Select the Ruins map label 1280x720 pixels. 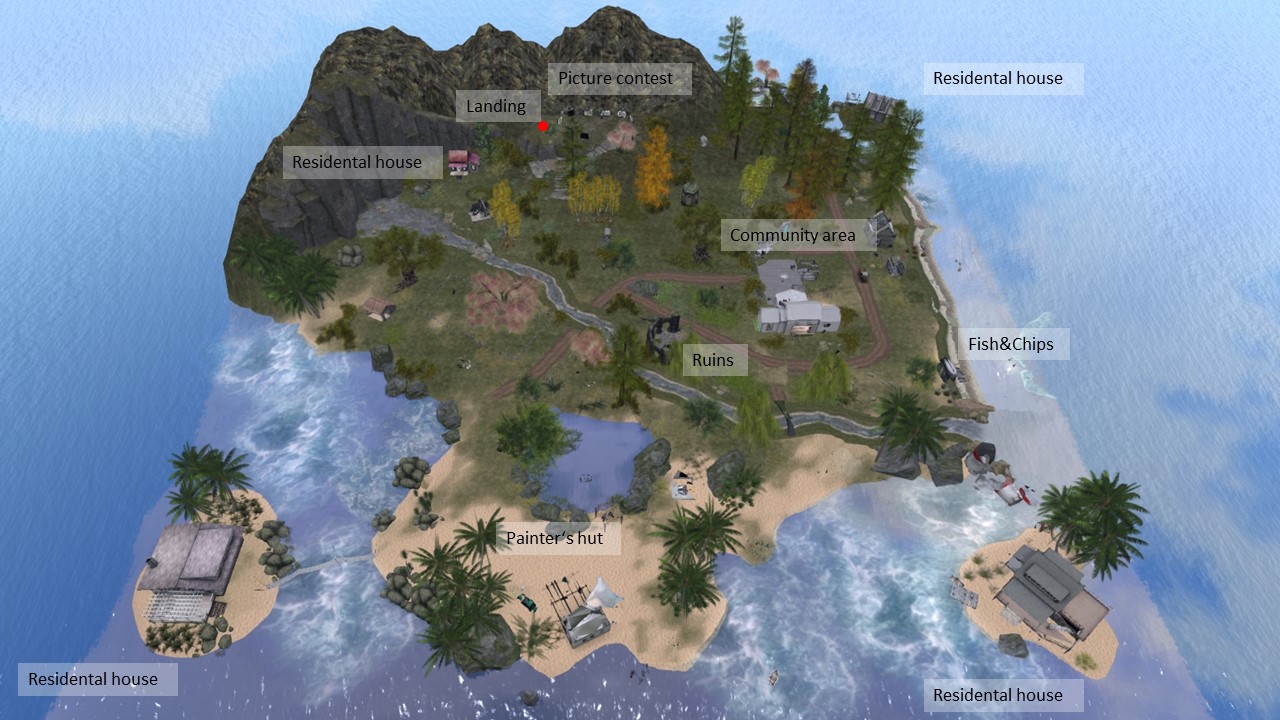point(712,360)
